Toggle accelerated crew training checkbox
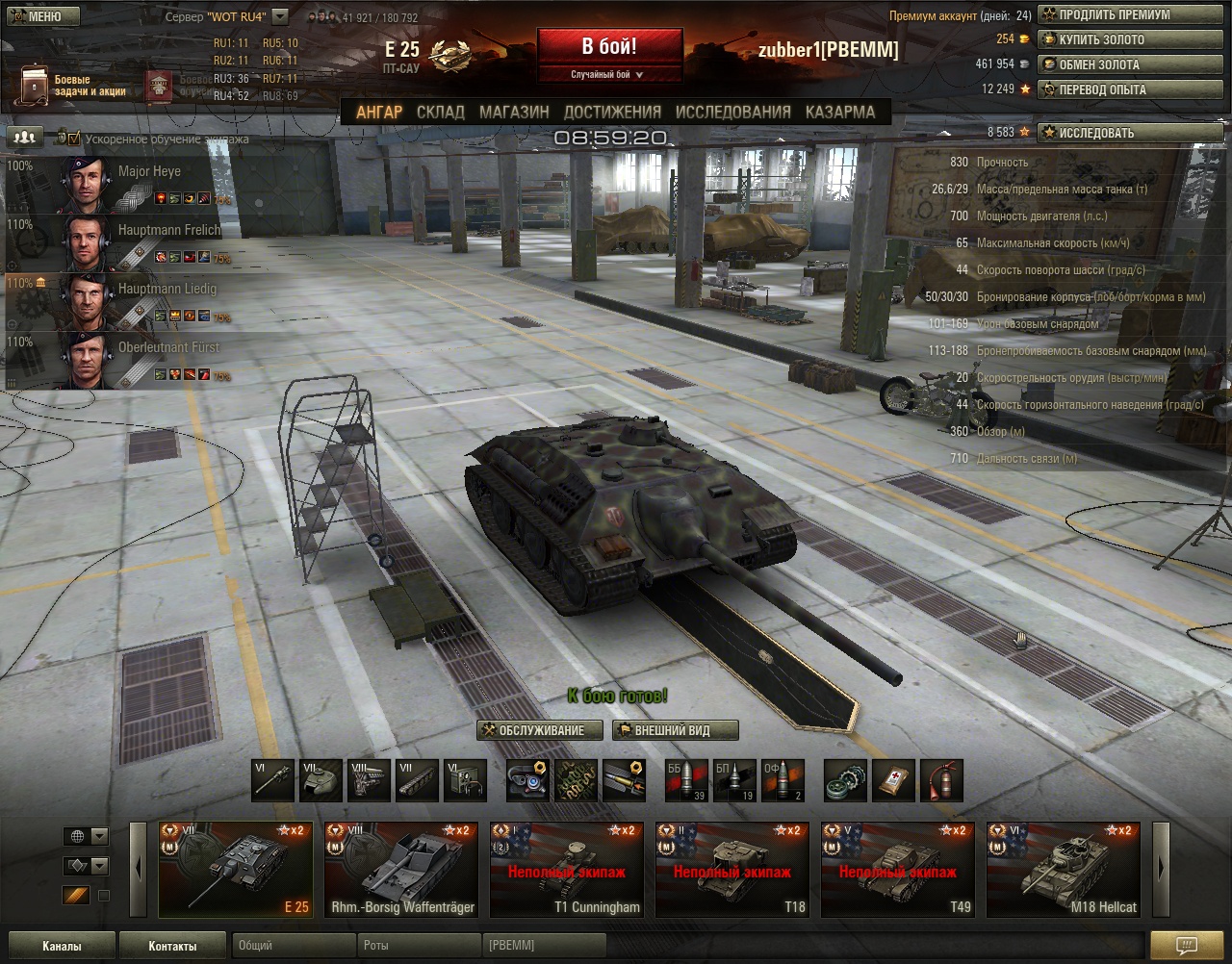 point(75,139)
